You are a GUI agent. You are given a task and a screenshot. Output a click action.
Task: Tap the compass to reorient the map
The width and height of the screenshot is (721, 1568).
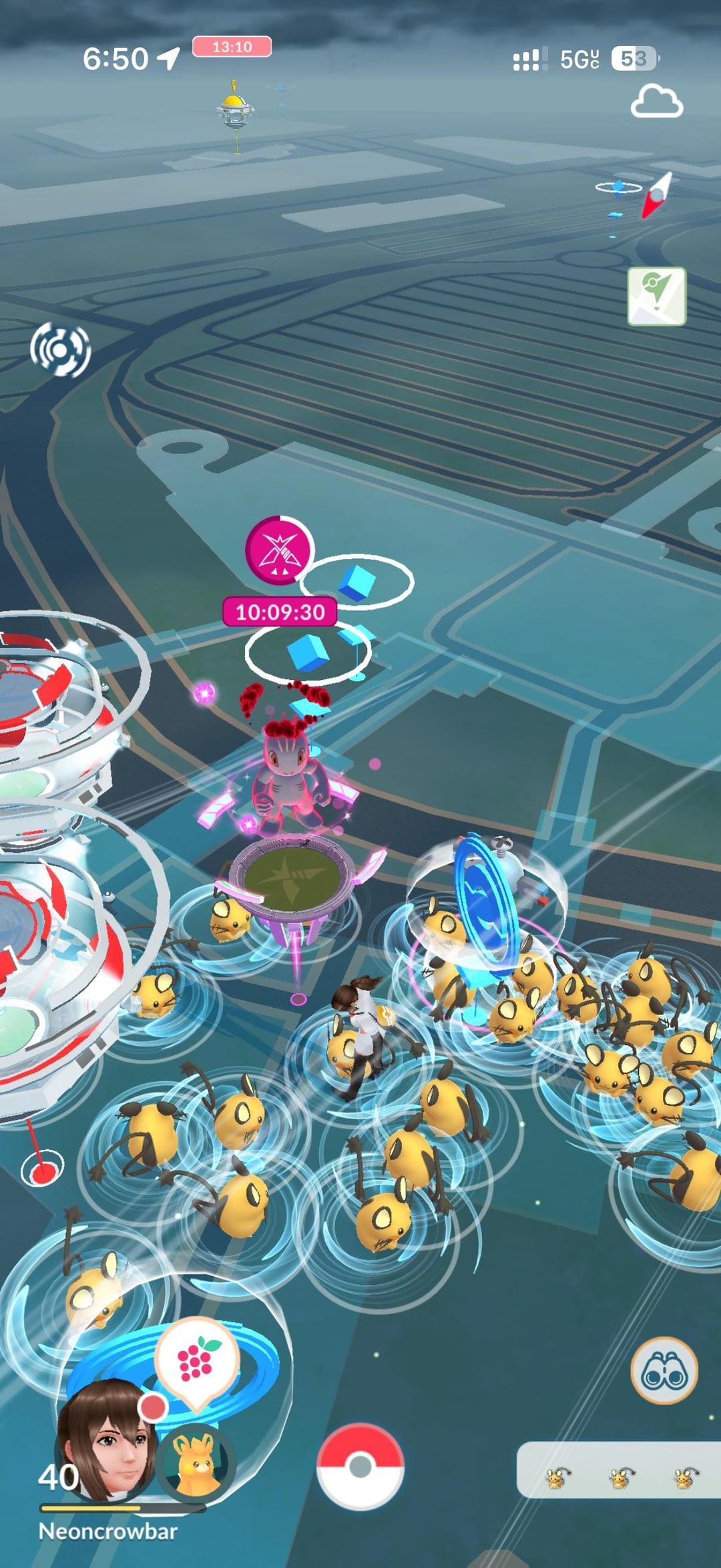click(656, 194)
